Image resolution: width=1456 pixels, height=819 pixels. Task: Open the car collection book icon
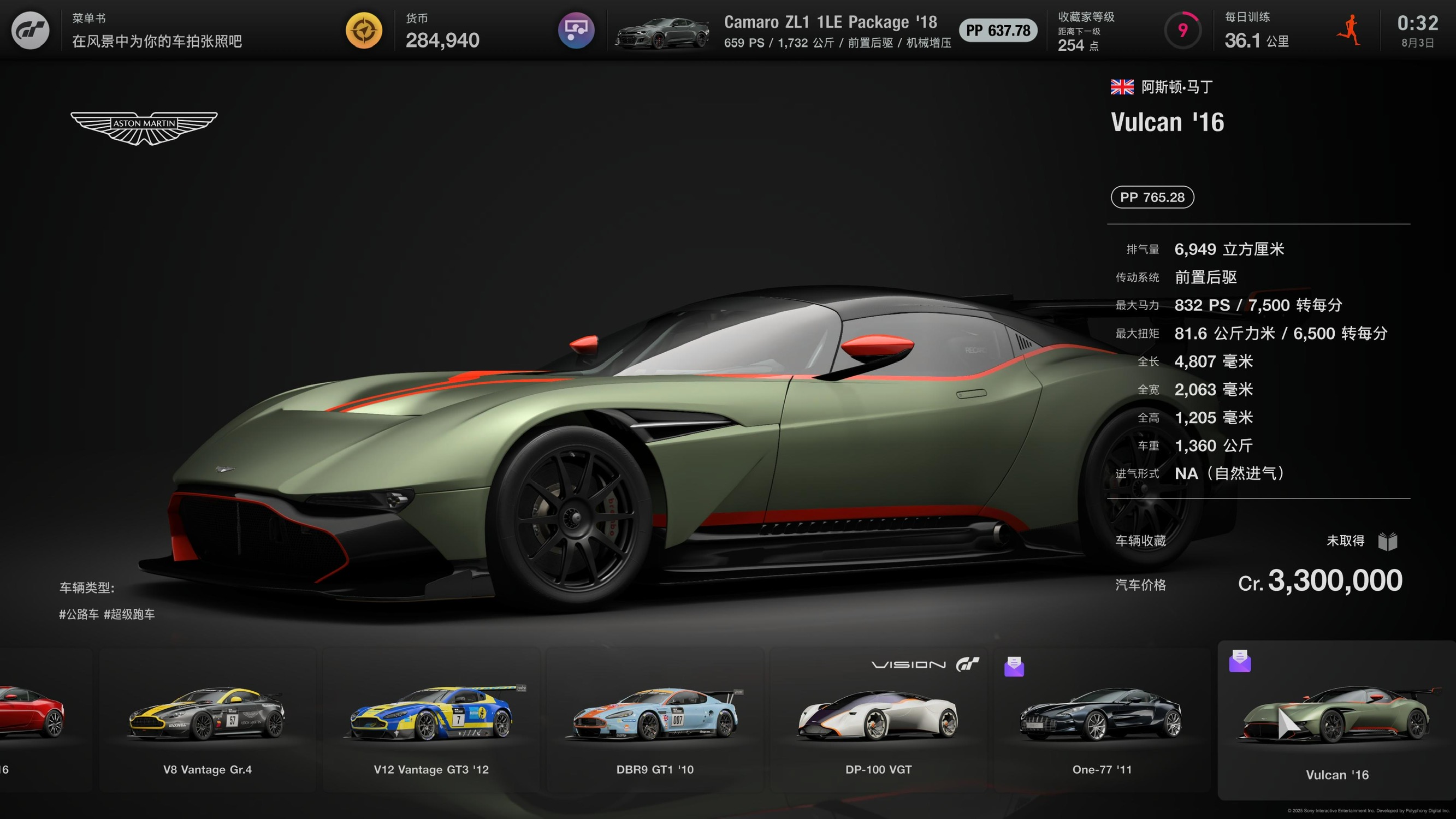(1388, 542)
